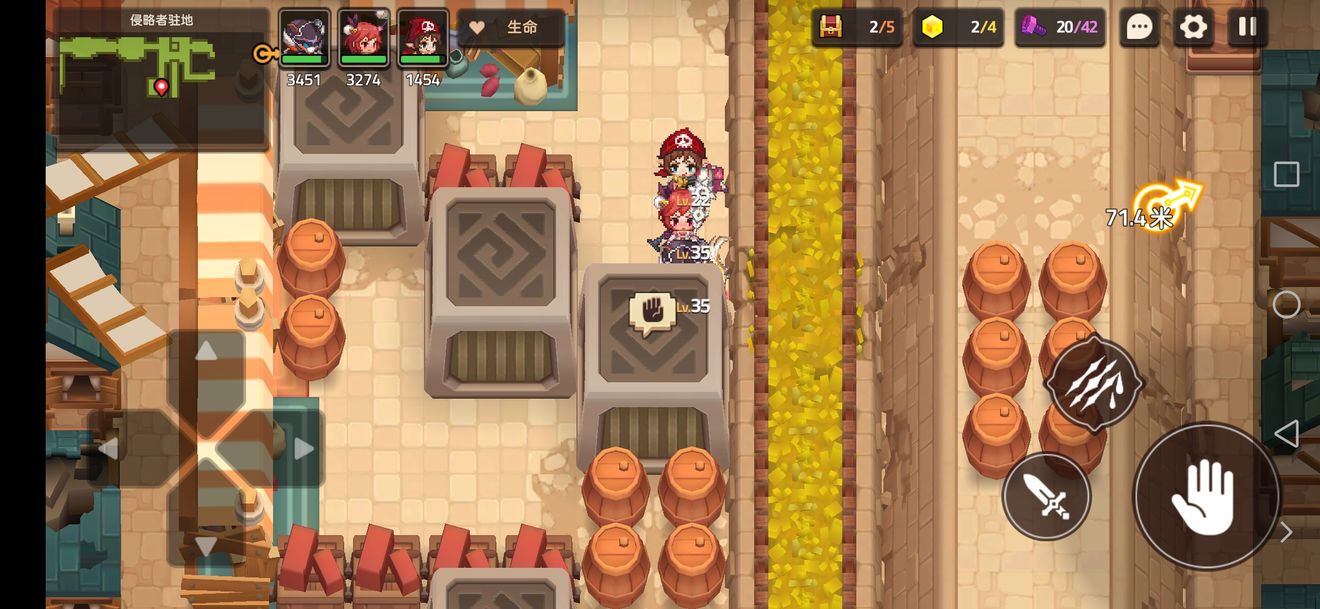The height and width of the screenshot is (609, 1320).
Task: Move right with the d-pad arrow
Action: click(304, 449)
